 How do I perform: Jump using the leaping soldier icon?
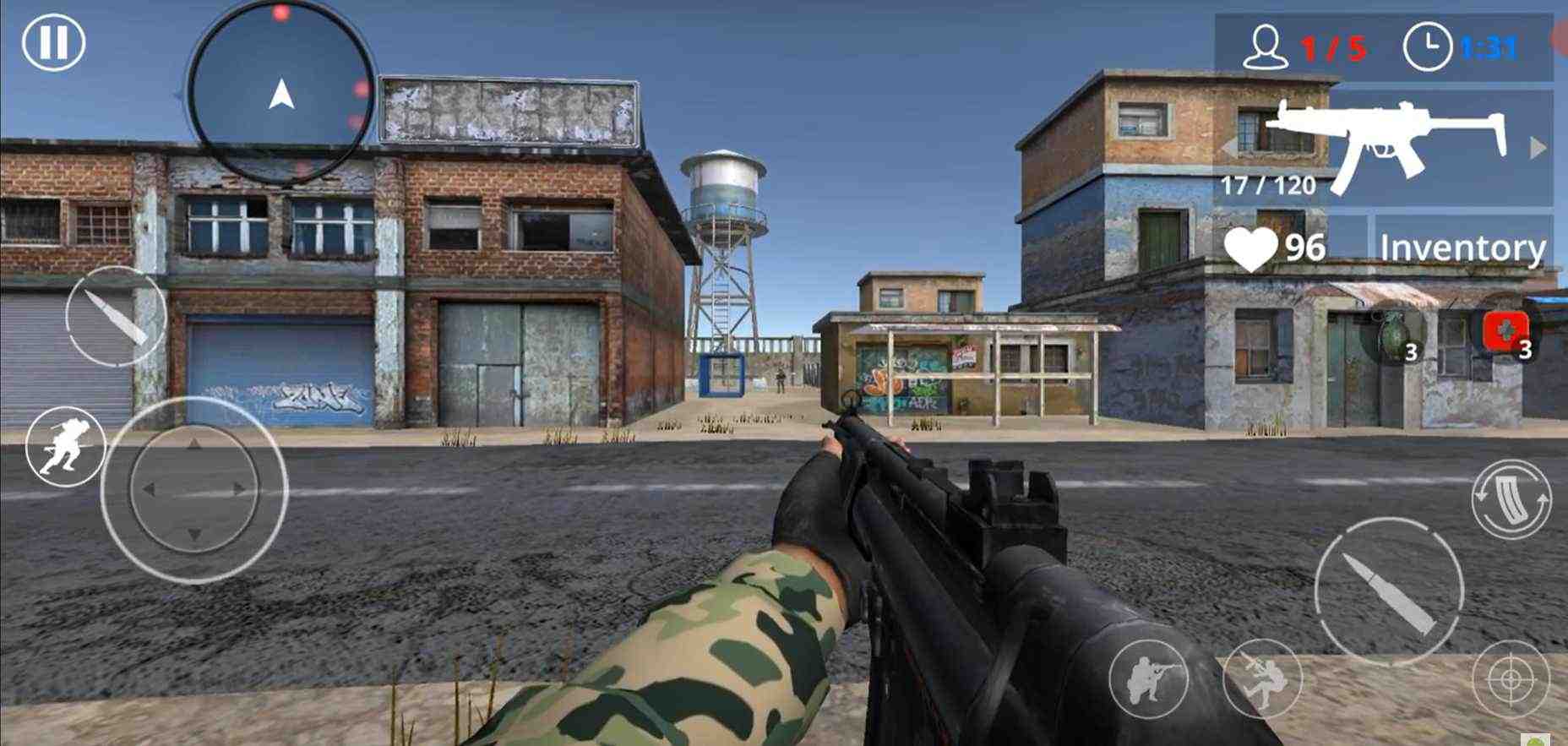coord(1262,678)
